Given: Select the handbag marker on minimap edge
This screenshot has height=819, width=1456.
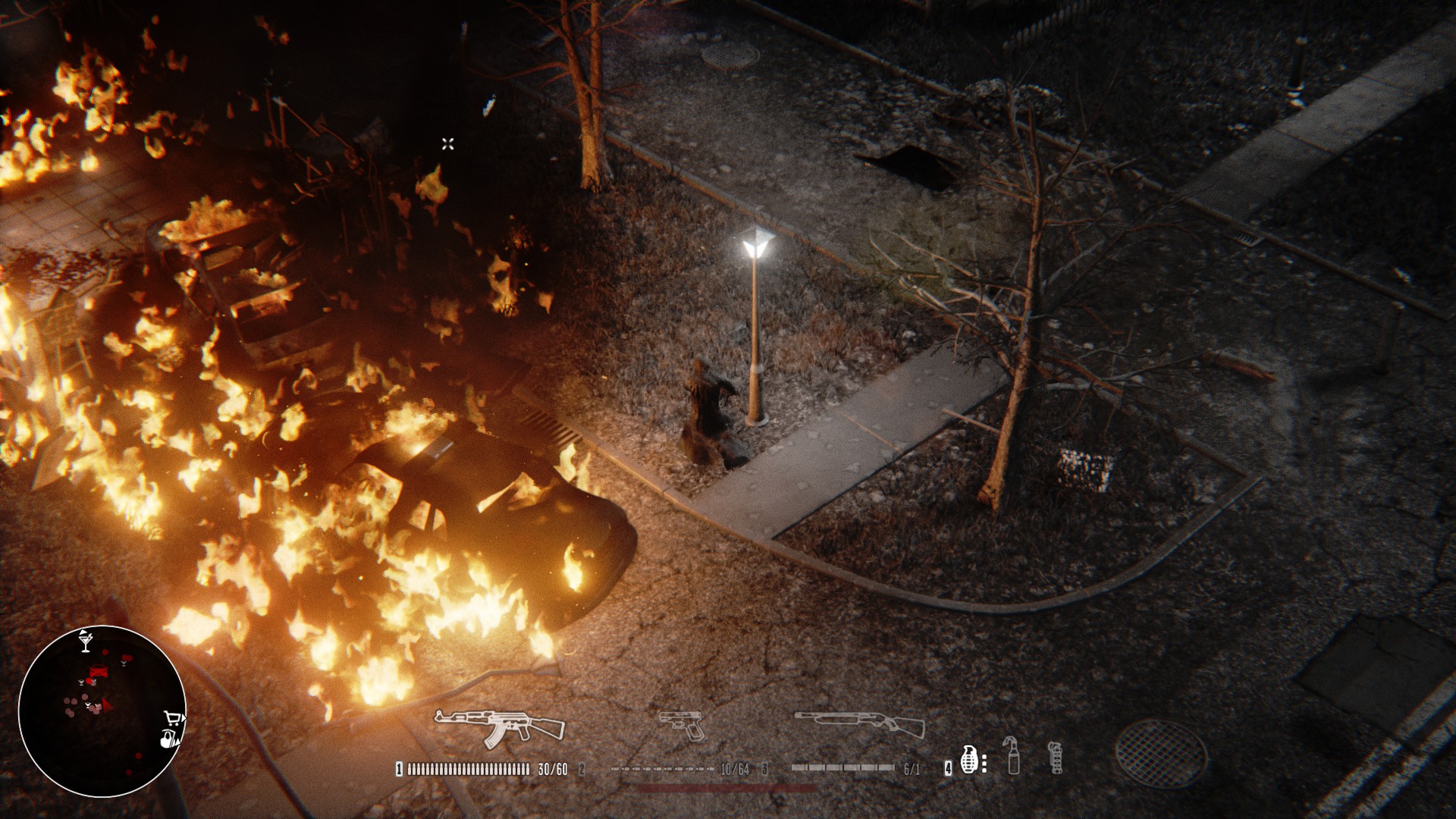Looking at the screenshot, I should tap(168, 738).
